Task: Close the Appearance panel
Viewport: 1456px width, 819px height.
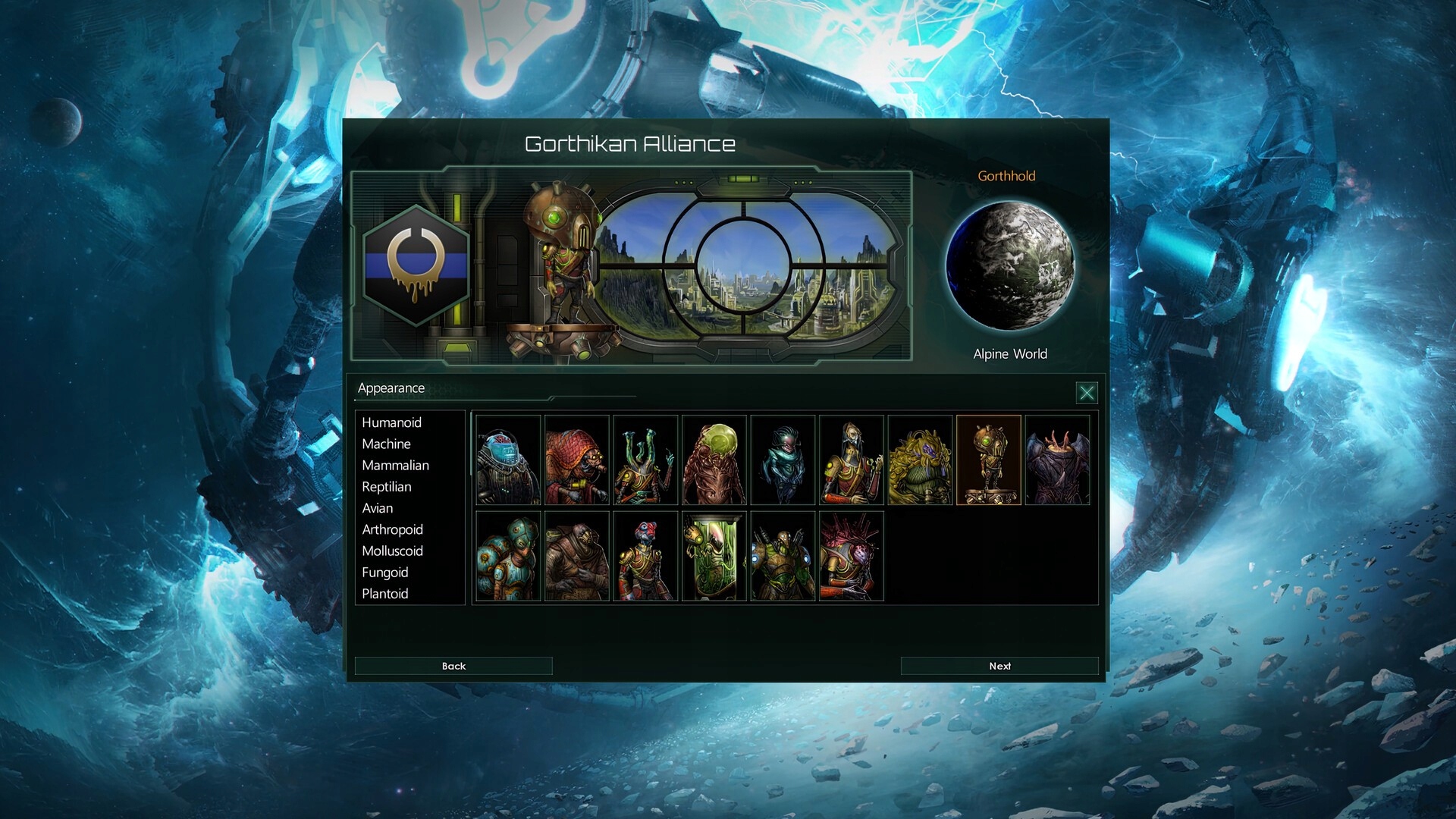Action: coord(1087,394)
